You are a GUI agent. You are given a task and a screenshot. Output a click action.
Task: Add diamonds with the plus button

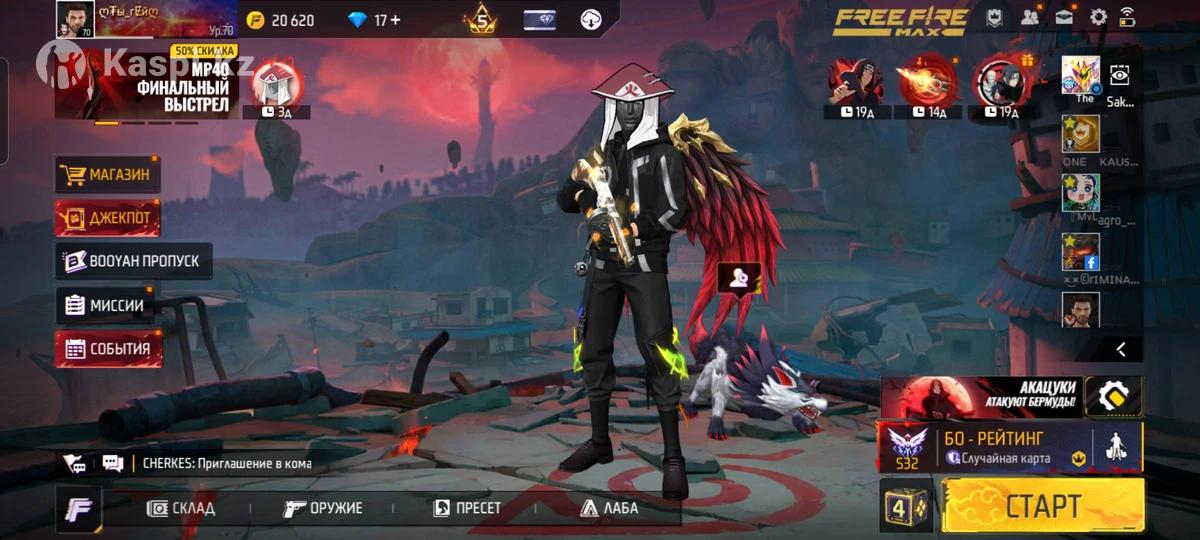click(x=395, y=19)
